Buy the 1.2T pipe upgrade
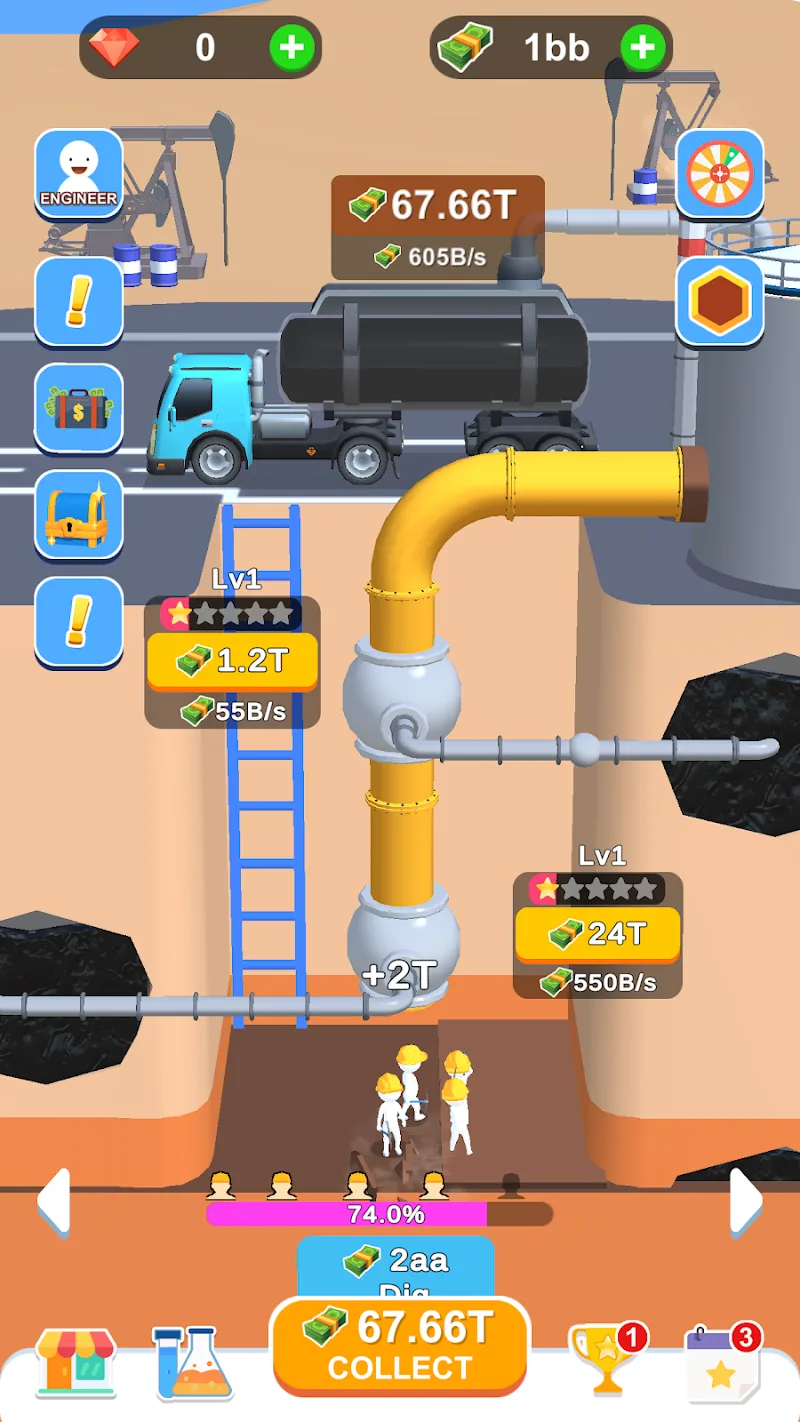Viewport: 800px width, 1422px height. tap(232, 661)
